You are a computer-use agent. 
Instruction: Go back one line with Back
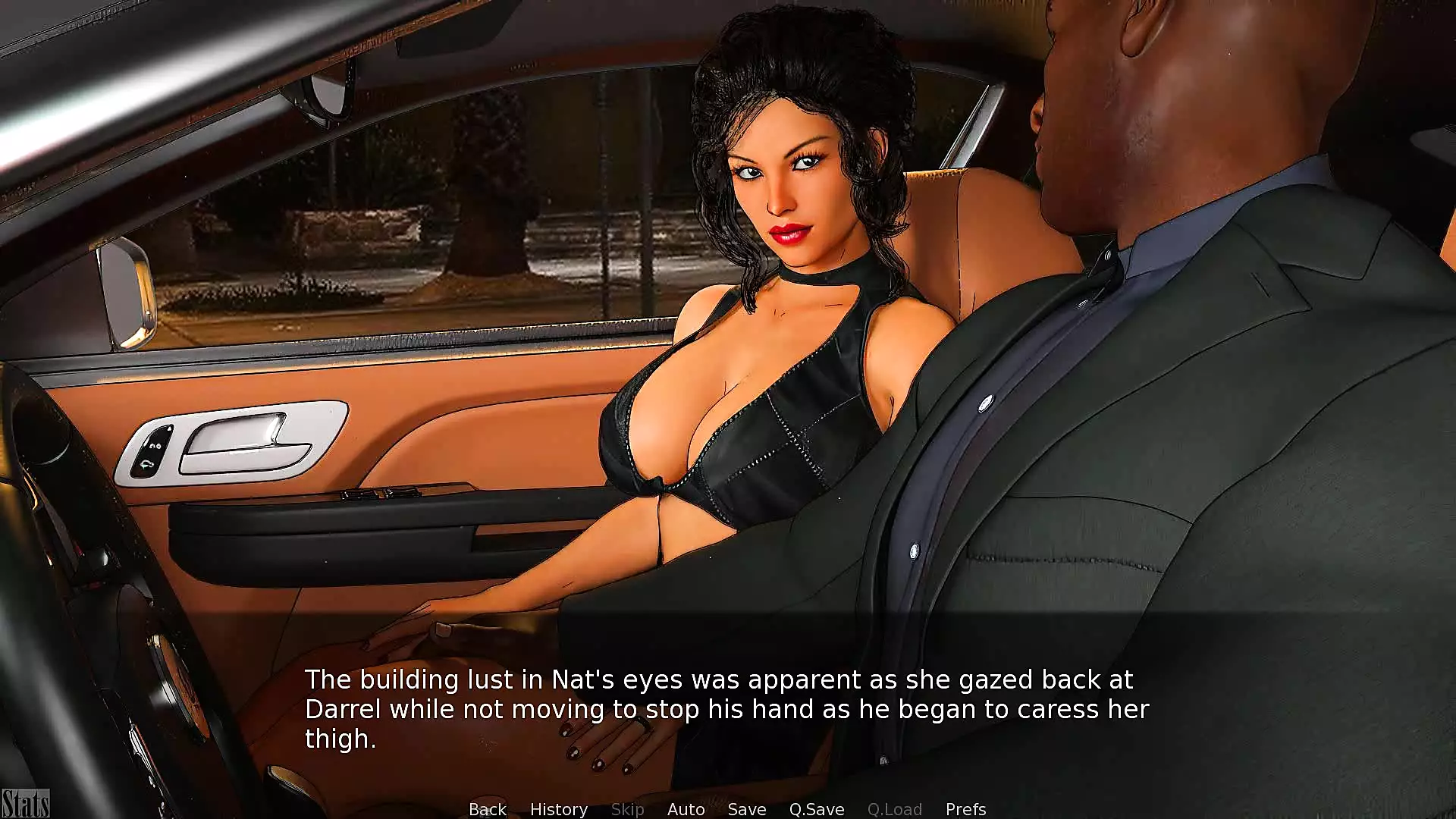[x=487, y=809]
